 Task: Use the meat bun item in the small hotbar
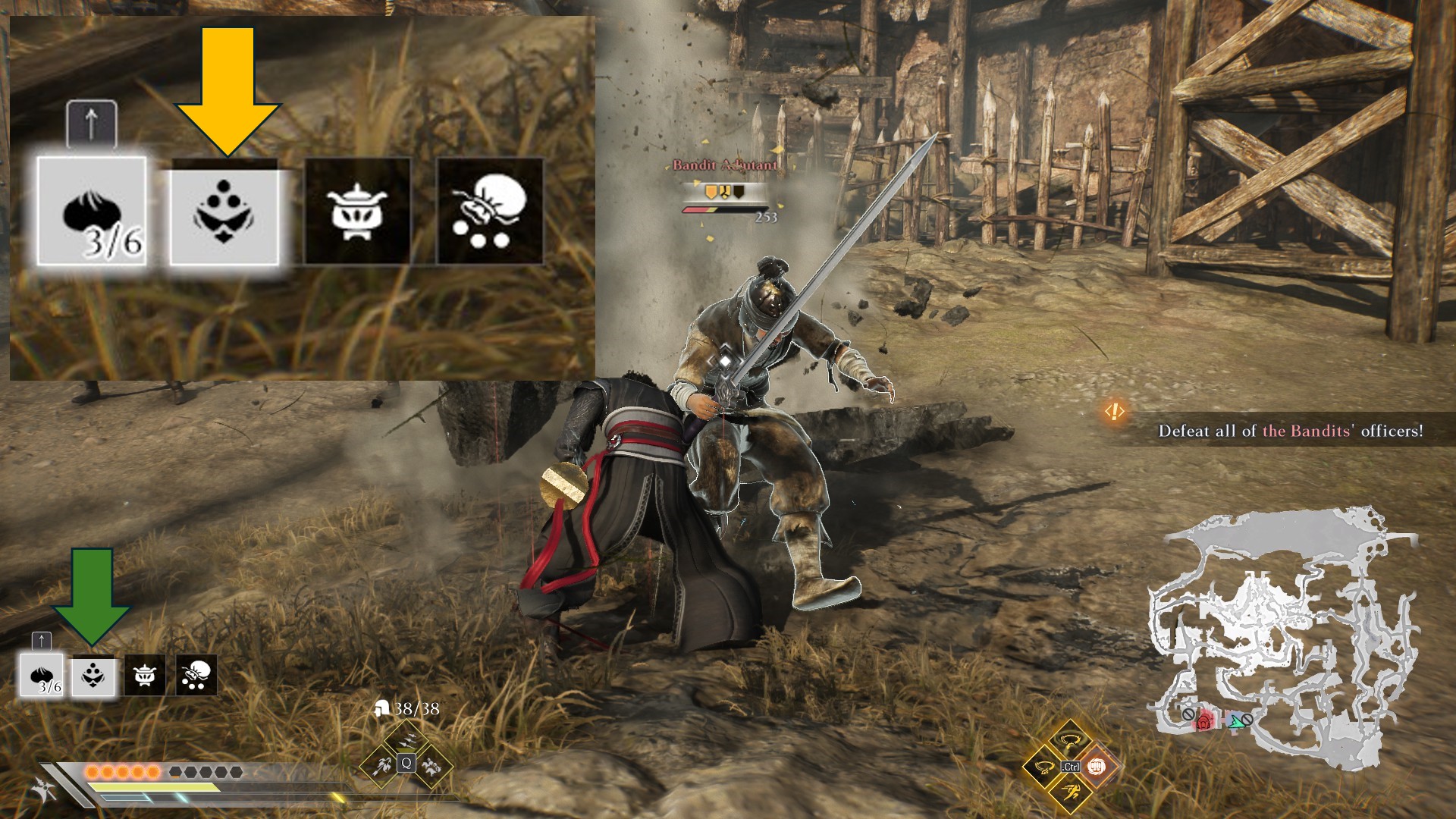coord(42,675)
